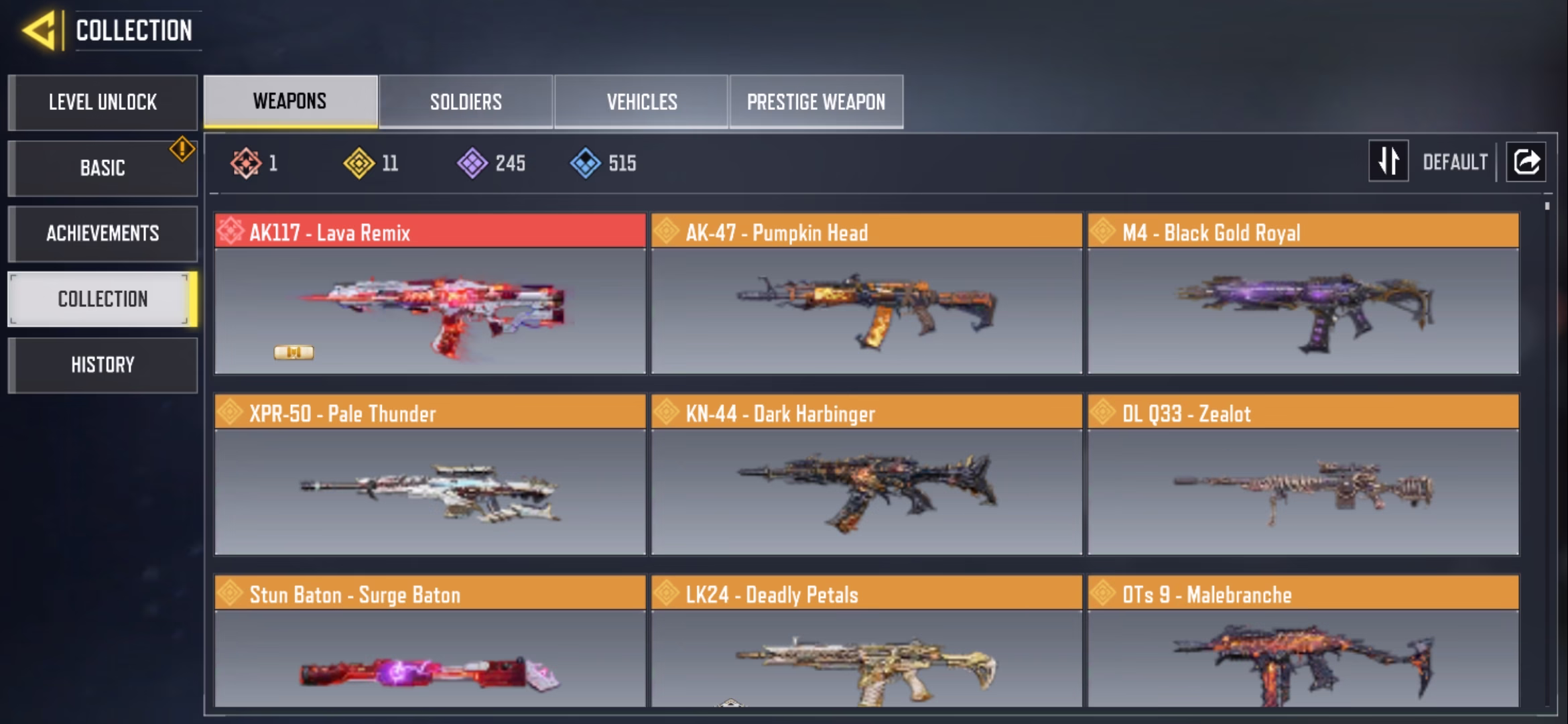Switch to the Weapons tab
This screenshot has height=724, width=1568.
290,101
